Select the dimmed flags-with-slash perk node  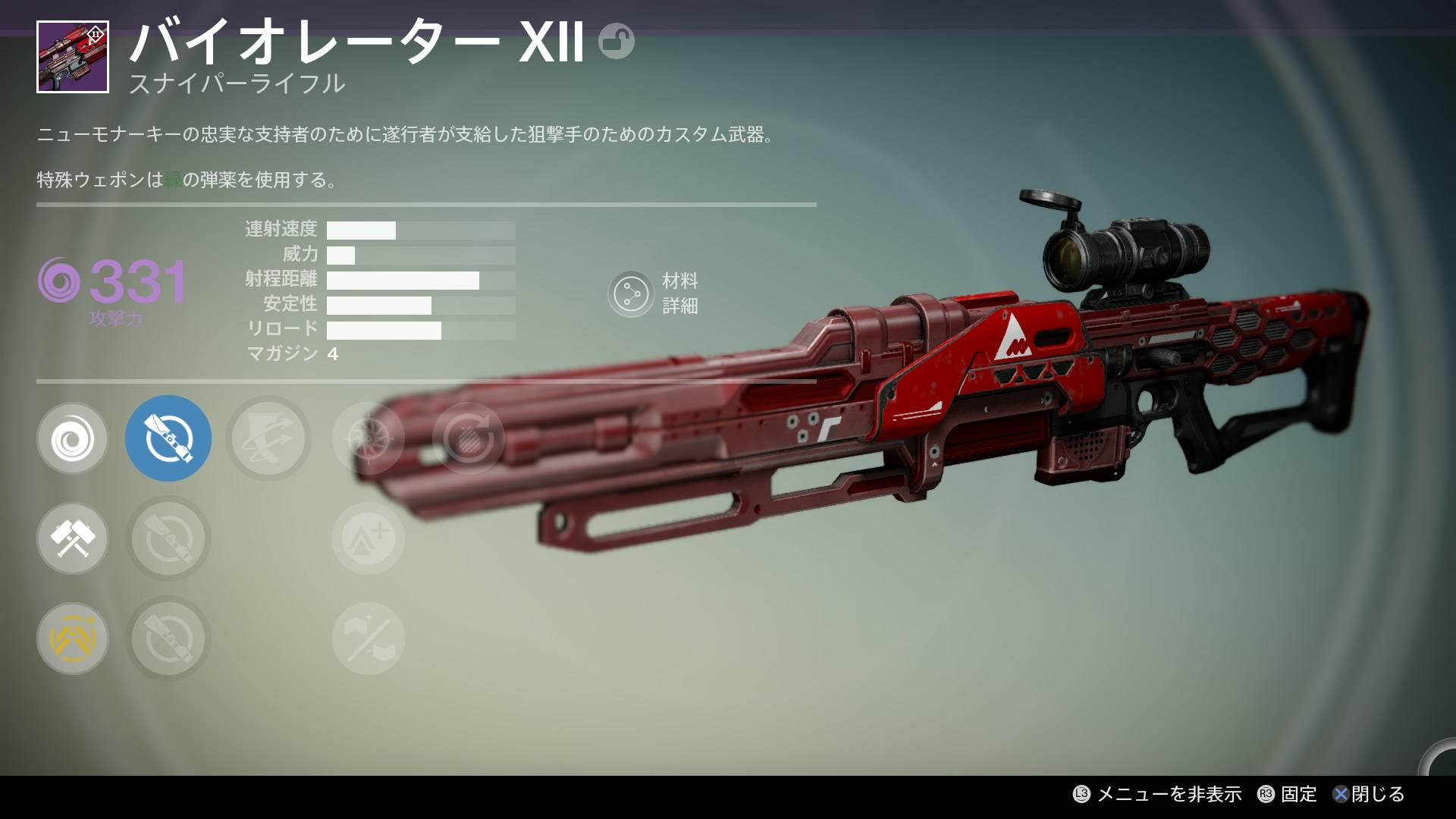pyautogui.click(x=368, y=639)
